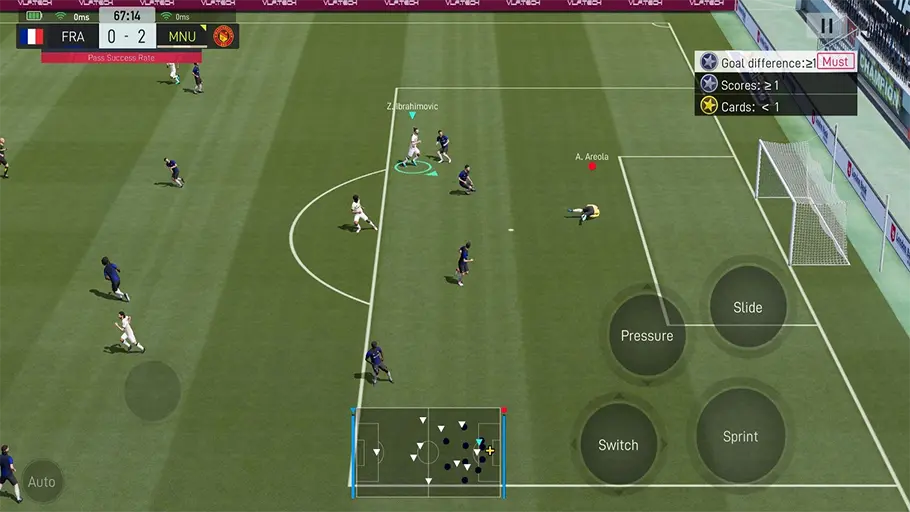
Task: Tap the Pressure button
Action: pos(647,335)
